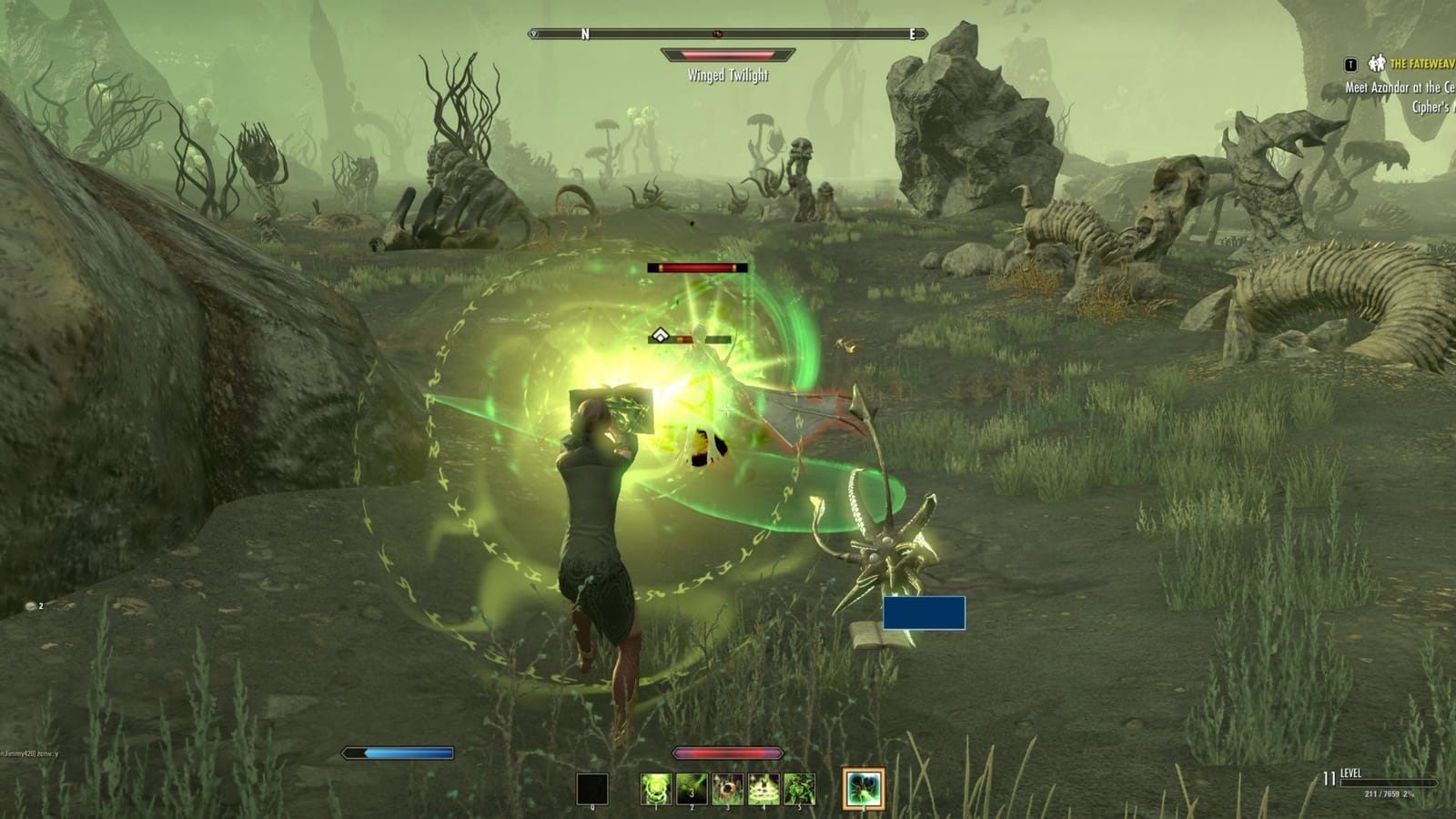Click the T keybind icon beside the quest
Image resolution: width=1456 pixels, height=819 pixels.
point(1351,66)
